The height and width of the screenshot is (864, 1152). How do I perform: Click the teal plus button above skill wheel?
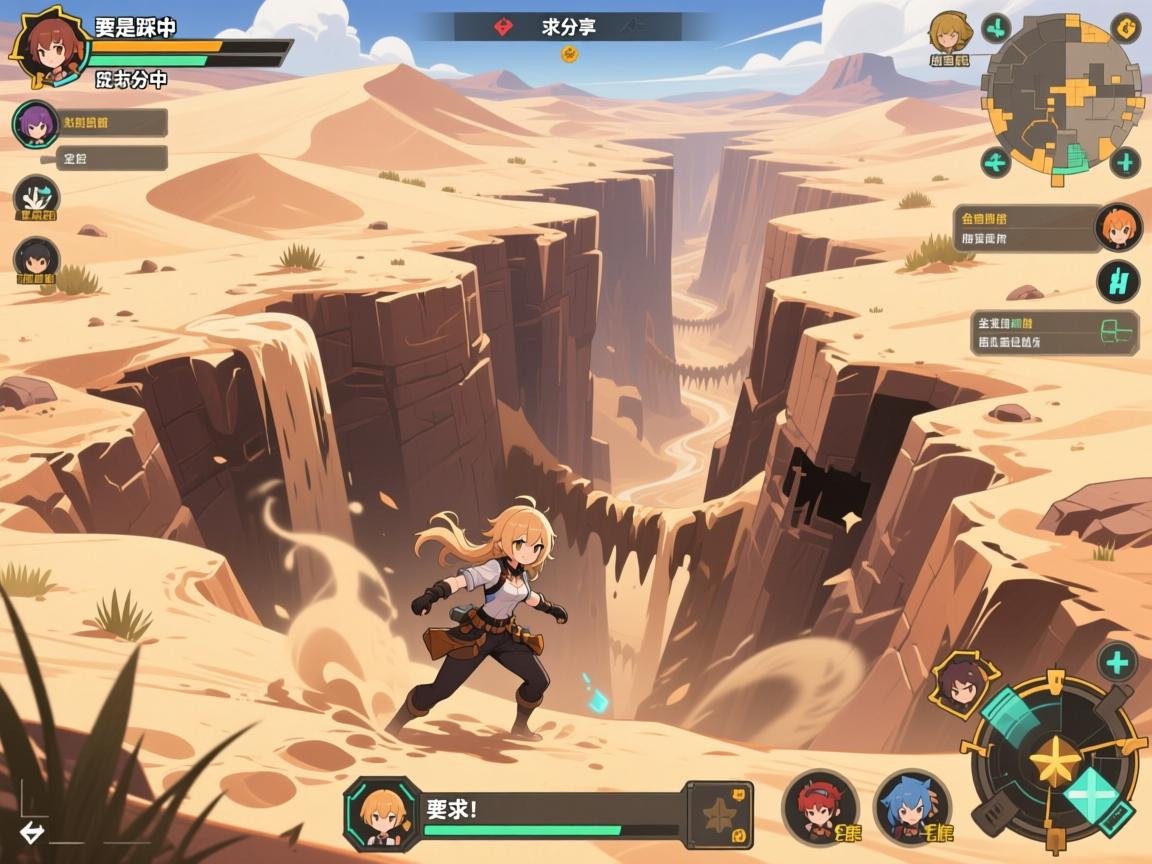pos(1117,661)
